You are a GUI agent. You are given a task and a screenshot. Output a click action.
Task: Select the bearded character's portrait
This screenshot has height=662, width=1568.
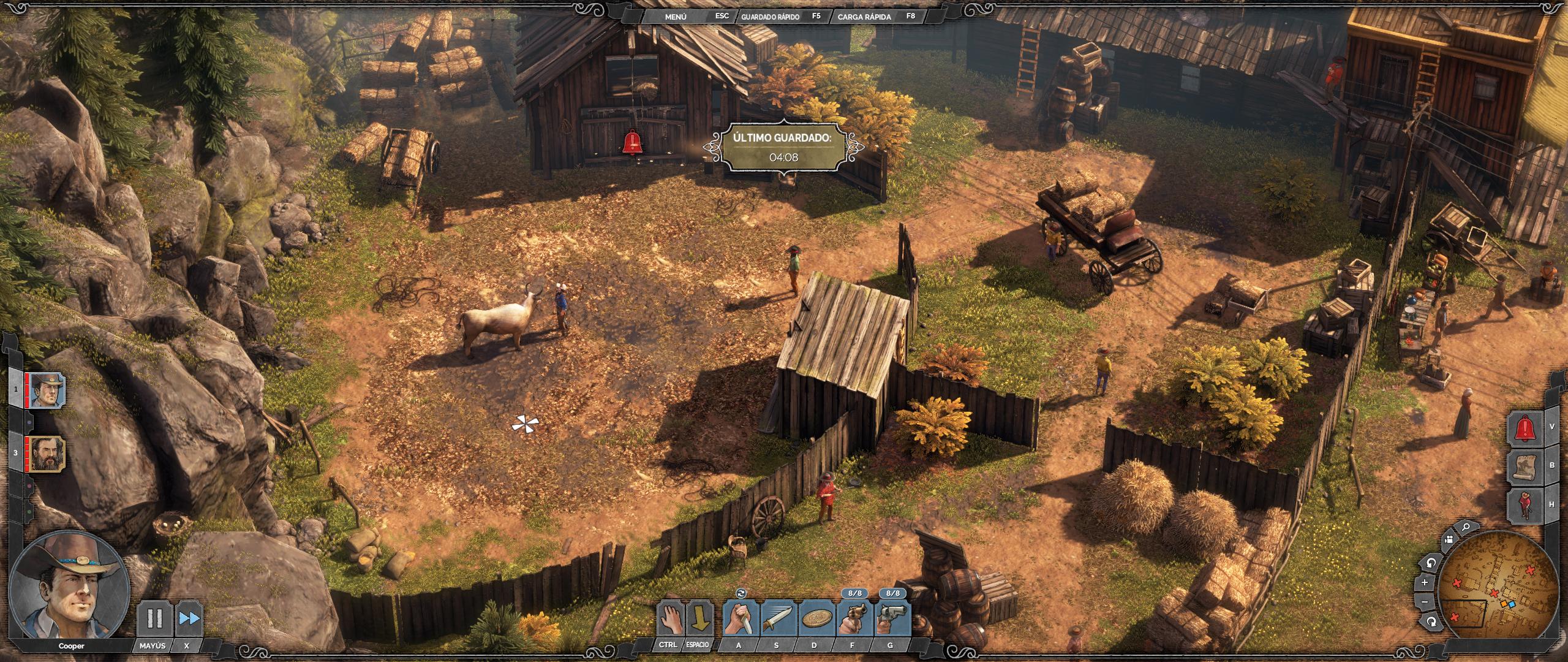[x=48, y=454]
